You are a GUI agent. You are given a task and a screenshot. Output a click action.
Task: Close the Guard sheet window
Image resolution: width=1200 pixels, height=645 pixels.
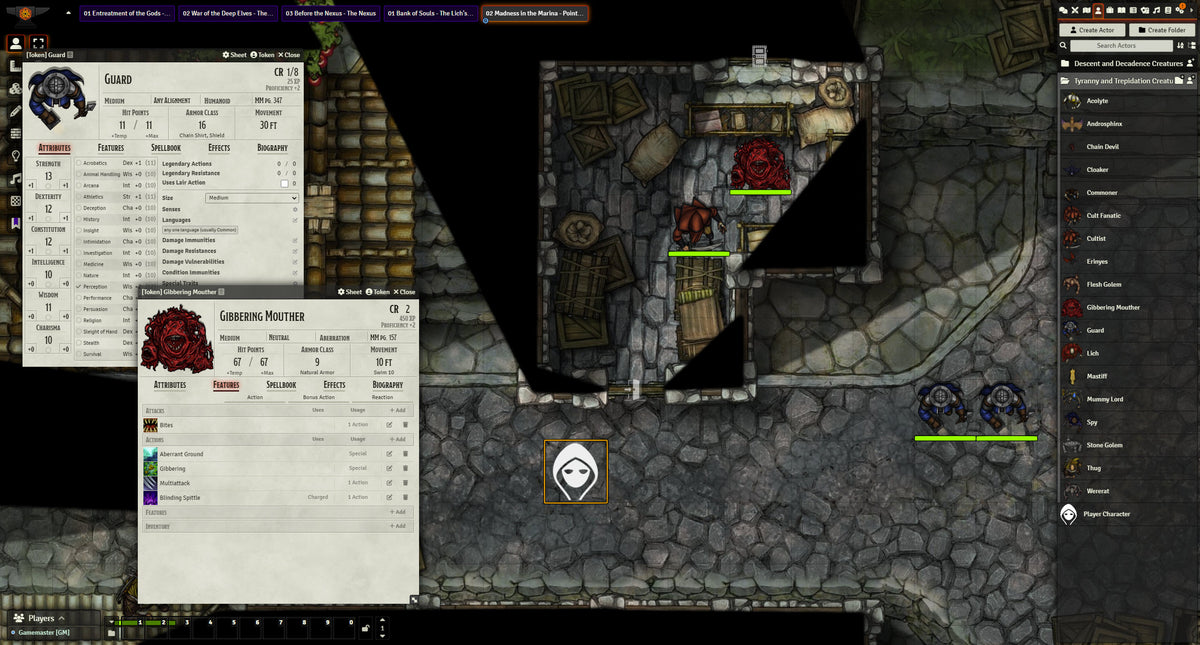[288, 55]
